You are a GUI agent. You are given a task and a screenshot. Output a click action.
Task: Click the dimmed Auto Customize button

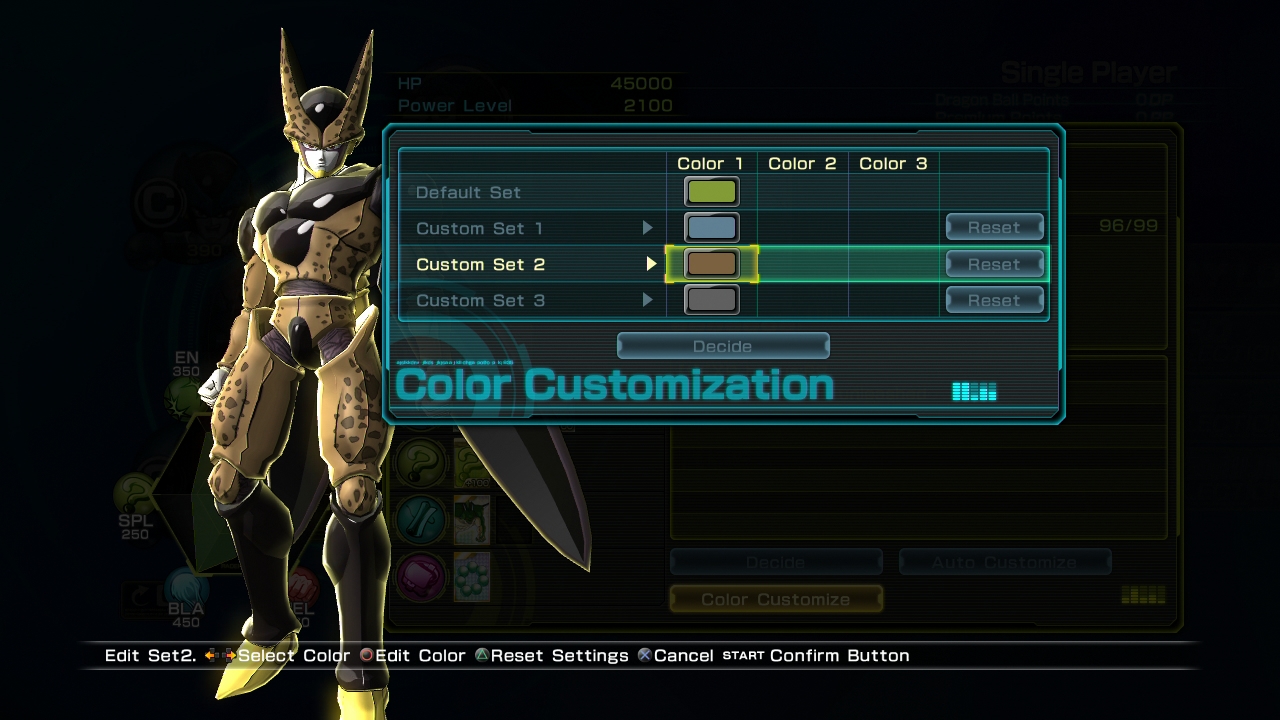coord(1004,563)
